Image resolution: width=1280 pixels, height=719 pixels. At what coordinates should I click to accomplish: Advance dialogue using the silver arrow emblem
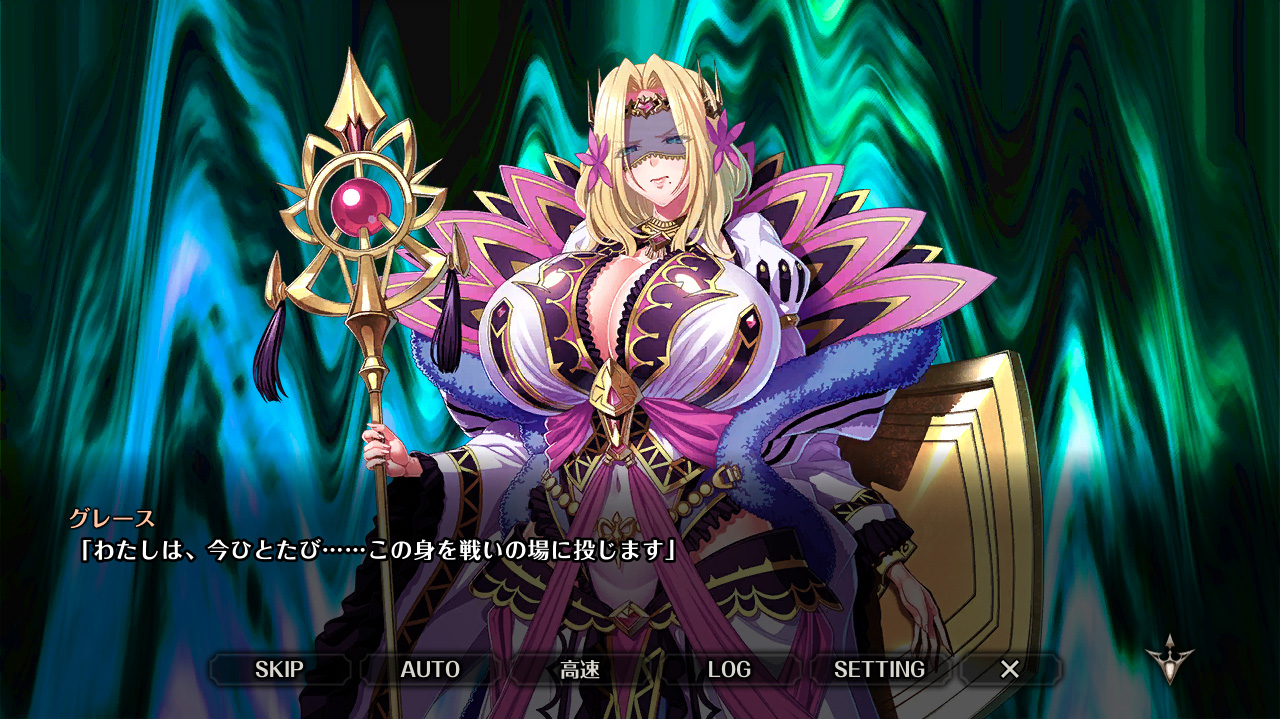tap(1168, 659)
